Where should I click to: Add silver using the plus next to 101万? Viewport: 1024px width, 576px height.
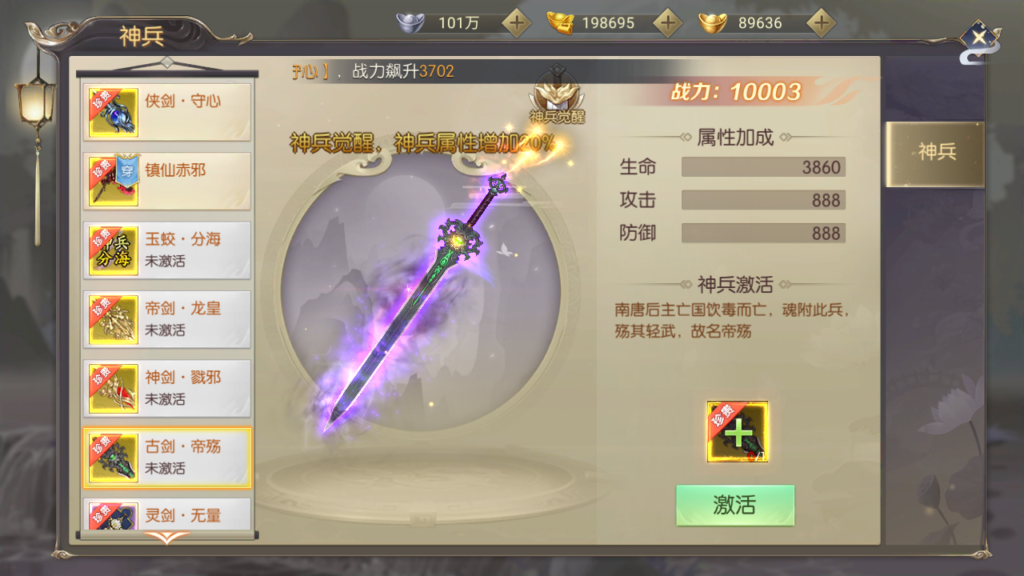[516, 22]
